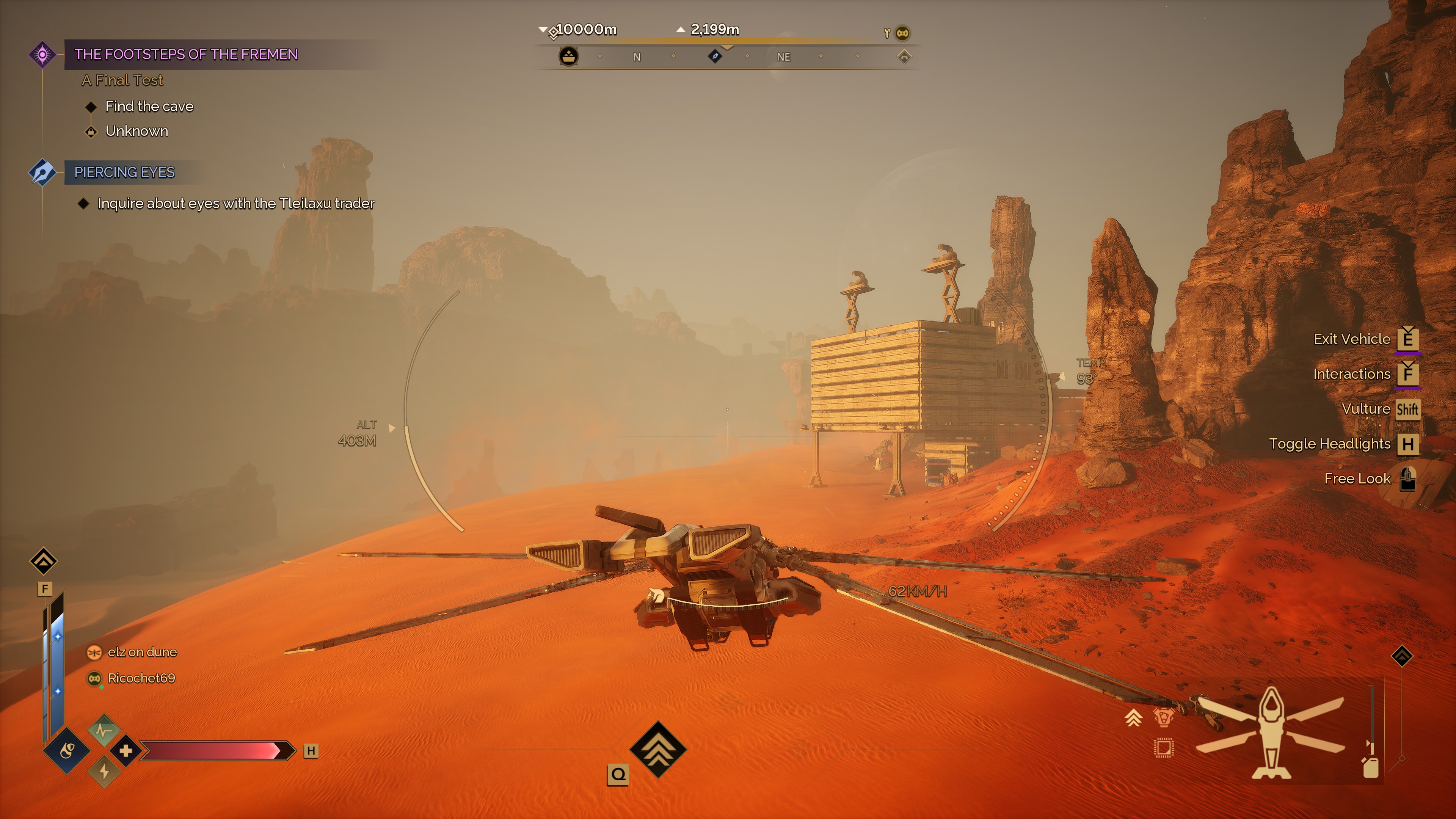Select The Footsteps of the Fremen quest header
The image size is (1456, 819).
185,54
